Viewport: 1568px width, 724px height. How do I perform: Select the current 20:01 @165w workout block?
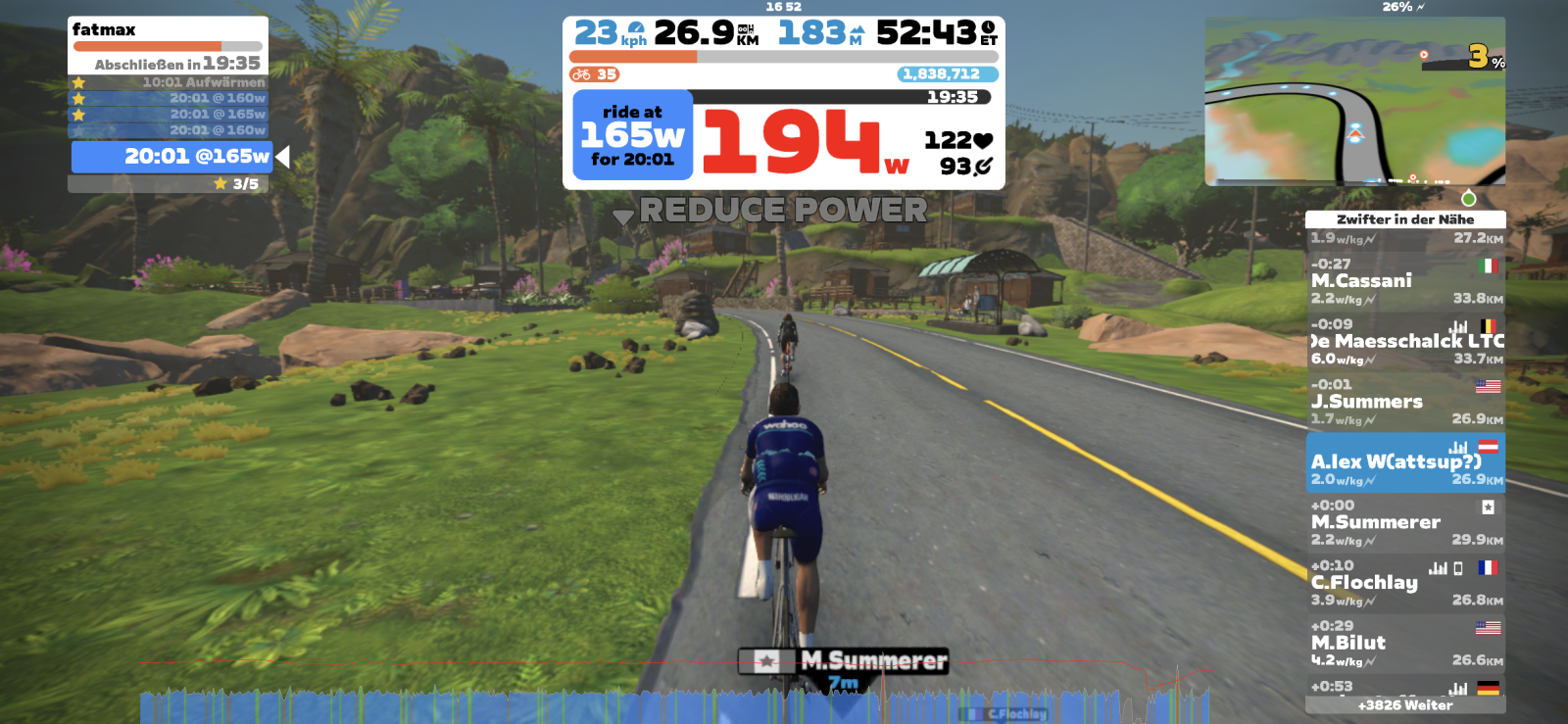[171, 157]
